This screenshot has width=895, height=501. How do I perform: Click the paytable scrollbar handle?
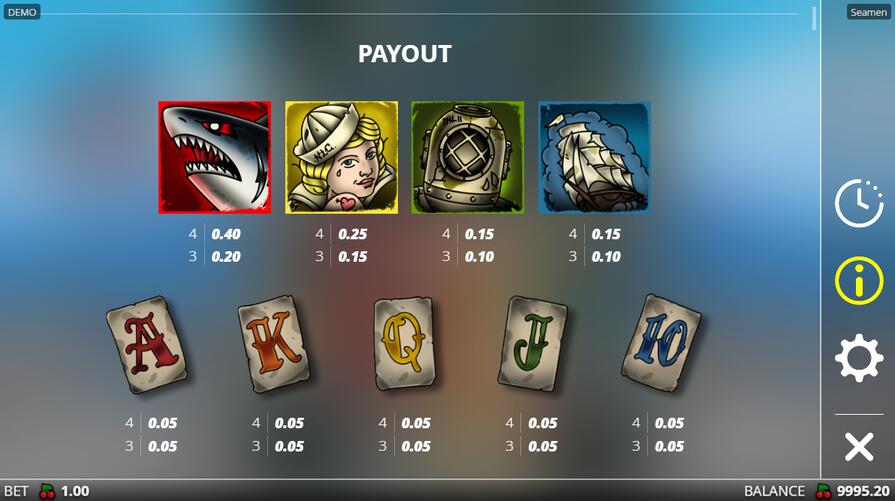click(x=814, y=18)
